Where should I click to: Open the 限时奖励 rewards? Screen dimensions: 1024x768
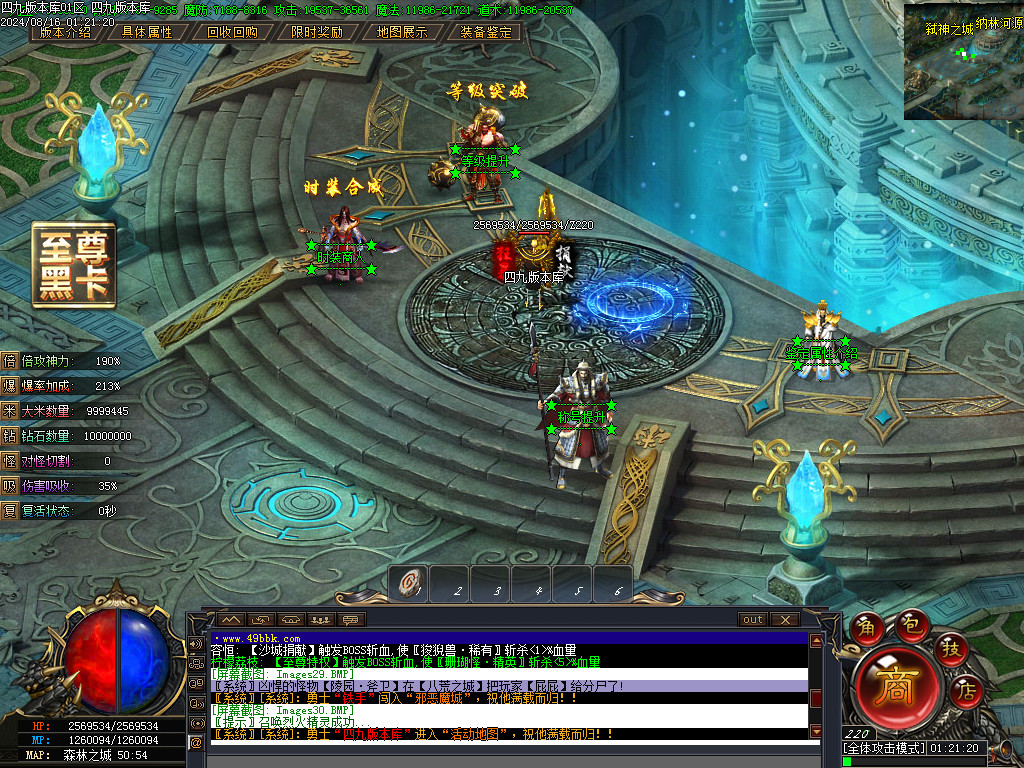[317, 32]
